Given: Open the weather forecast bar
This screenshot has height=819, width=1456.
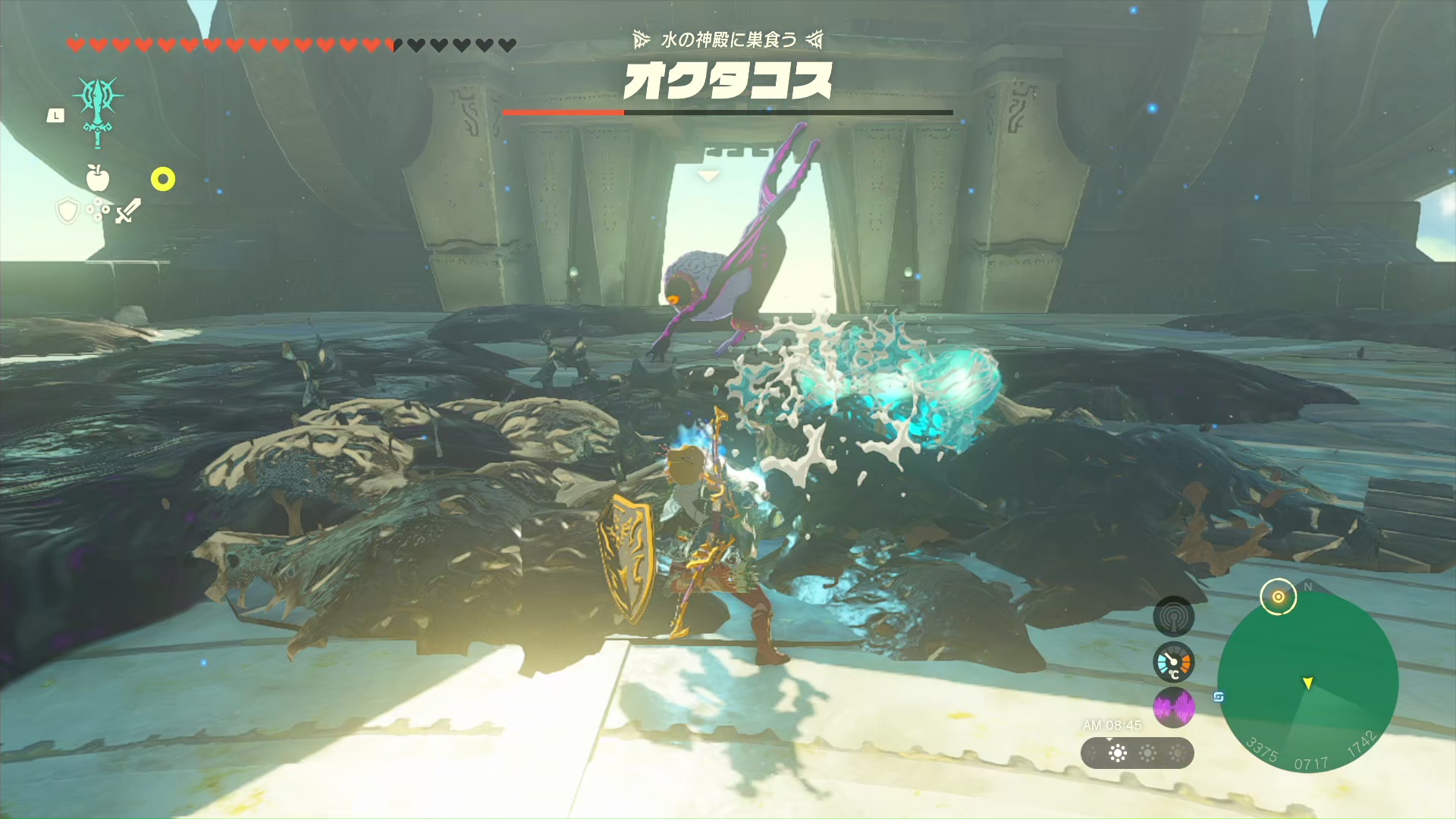Looking at the screenshot, I should pyautogui.click(x=1137, y=753).
